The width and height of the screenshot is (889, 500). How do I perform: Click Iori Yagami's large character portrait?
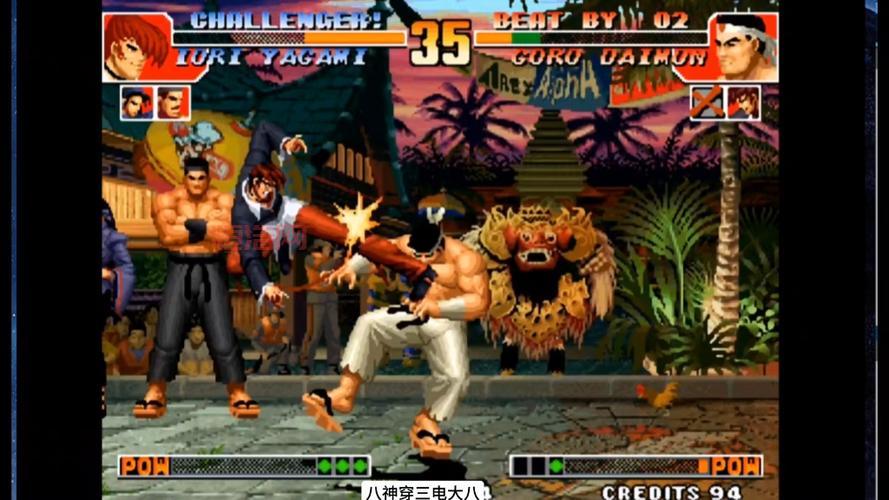coord(136,47)
